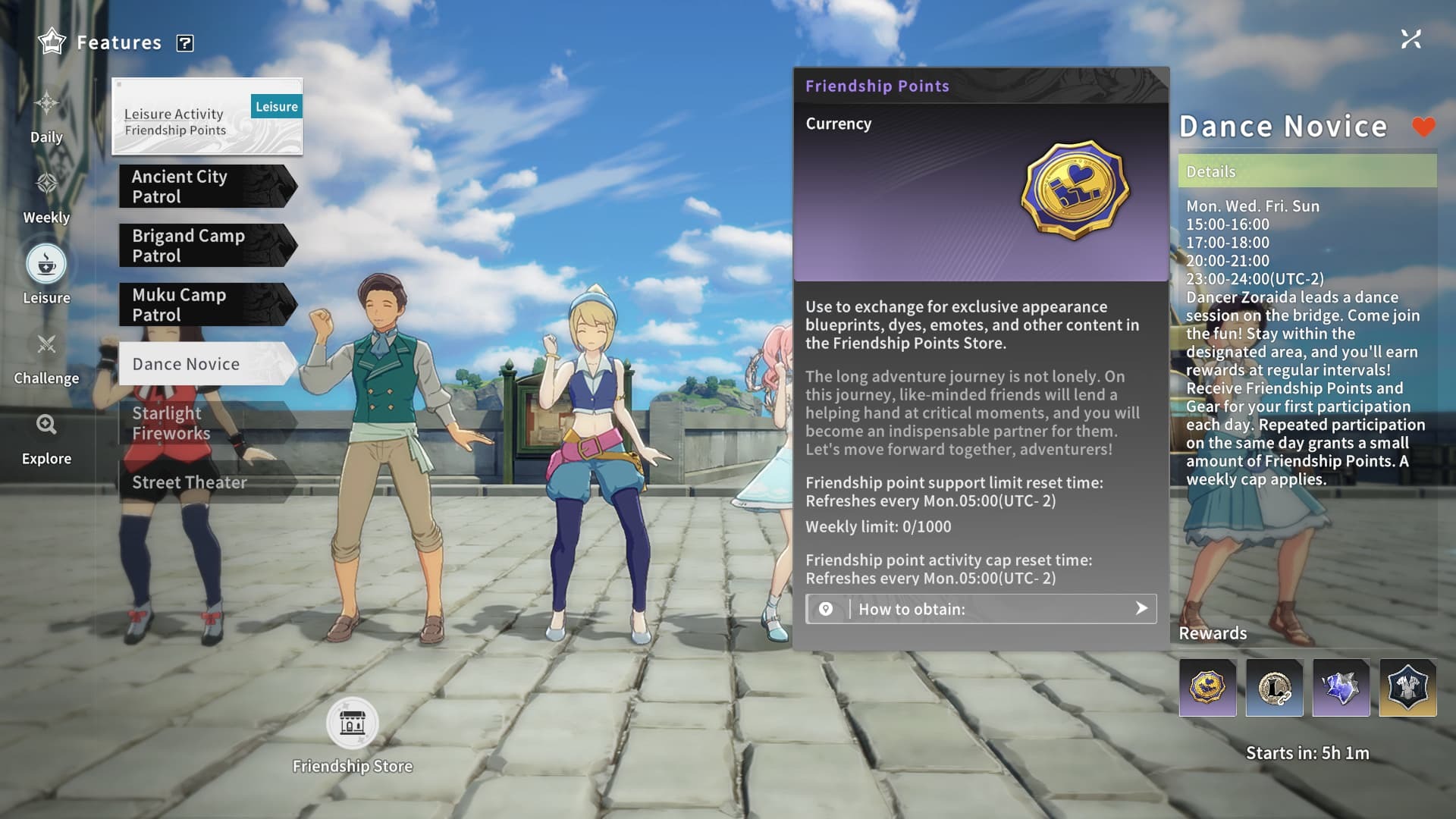The height and width of the screenshot is (819, 1456).
Task: Open the Street Theater entry
Action: (205, 482)
